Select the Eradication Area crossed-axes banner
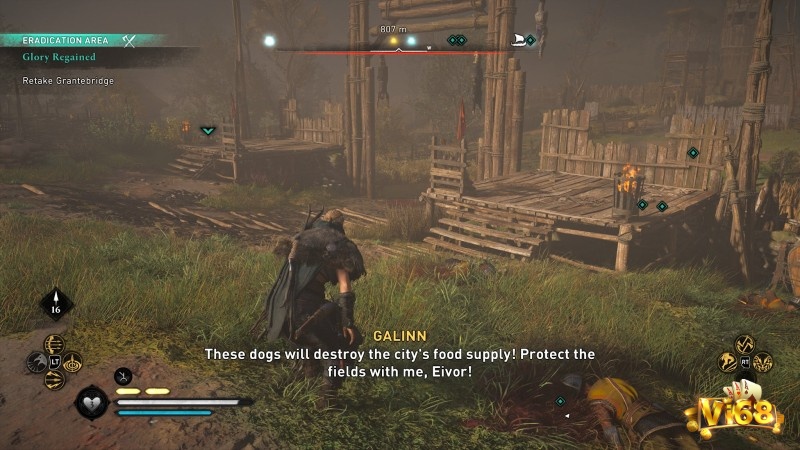Image resolution: width=800 pixels, height=450 pixels. click(x=129, y=40)
